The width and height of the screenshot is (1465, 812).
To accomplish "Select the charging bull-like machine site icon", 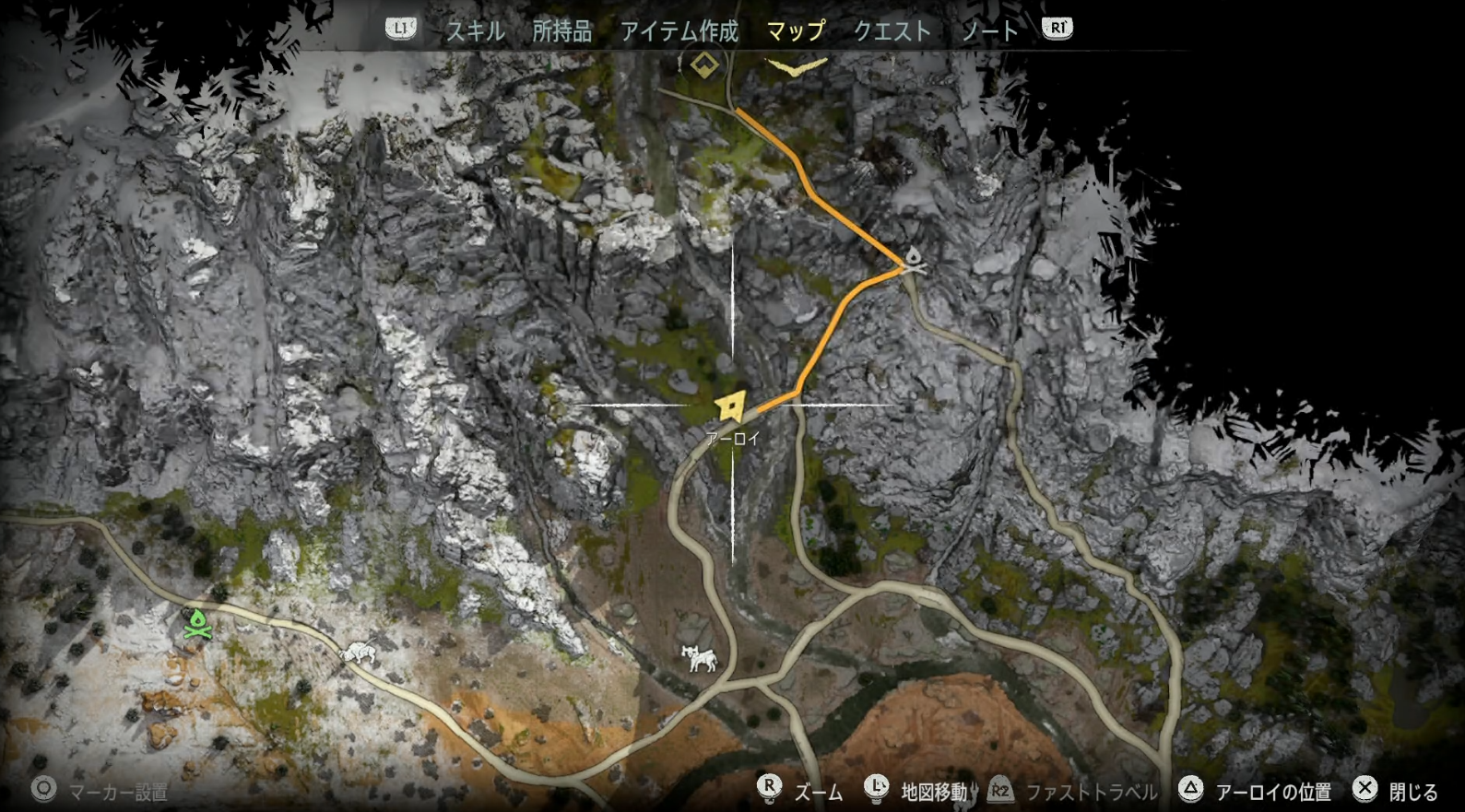I will point(358,653).
